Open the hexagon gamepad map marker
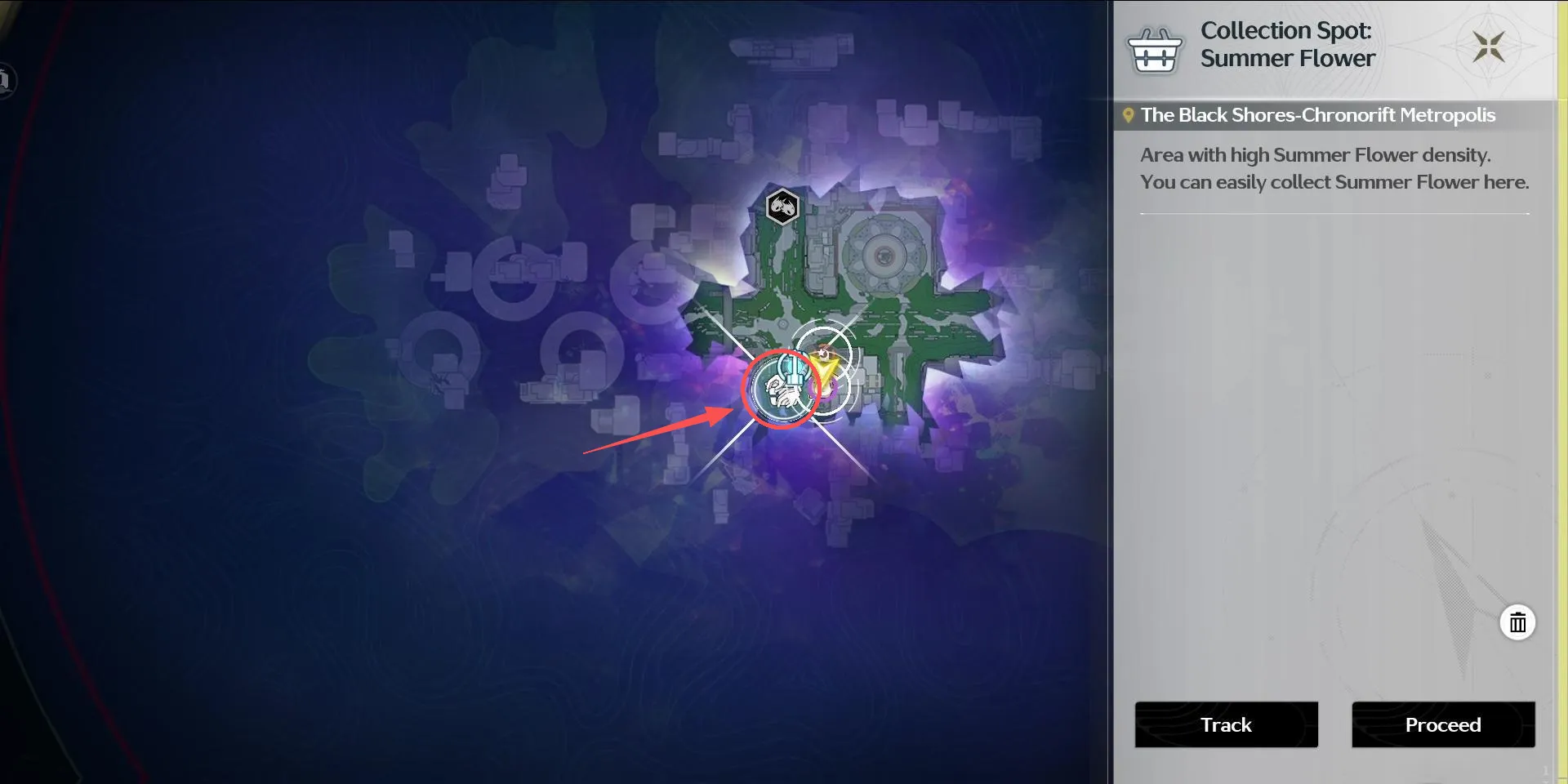 [x=782, y=207]
